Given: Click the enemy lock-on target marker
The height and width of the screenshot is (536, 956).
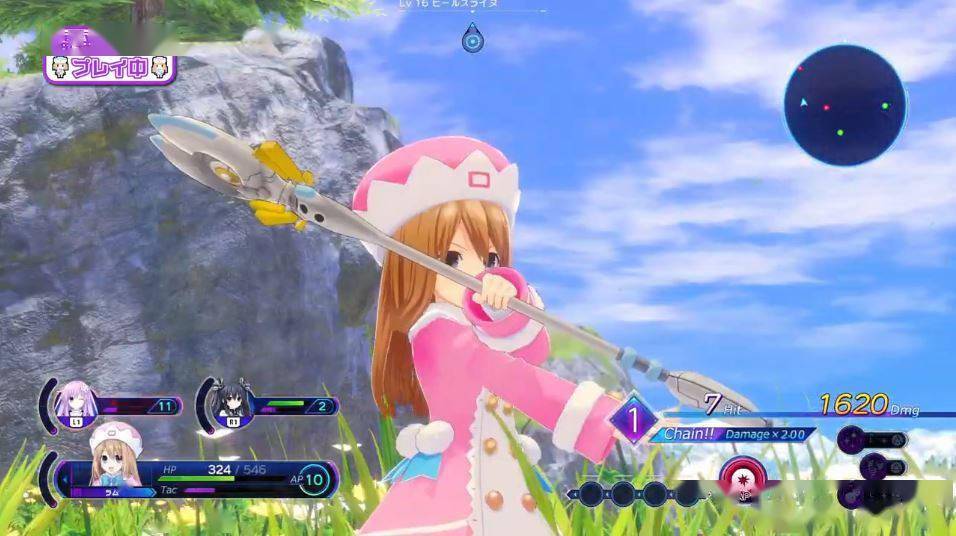Looking at the screenshot, I should coord(473,40).
